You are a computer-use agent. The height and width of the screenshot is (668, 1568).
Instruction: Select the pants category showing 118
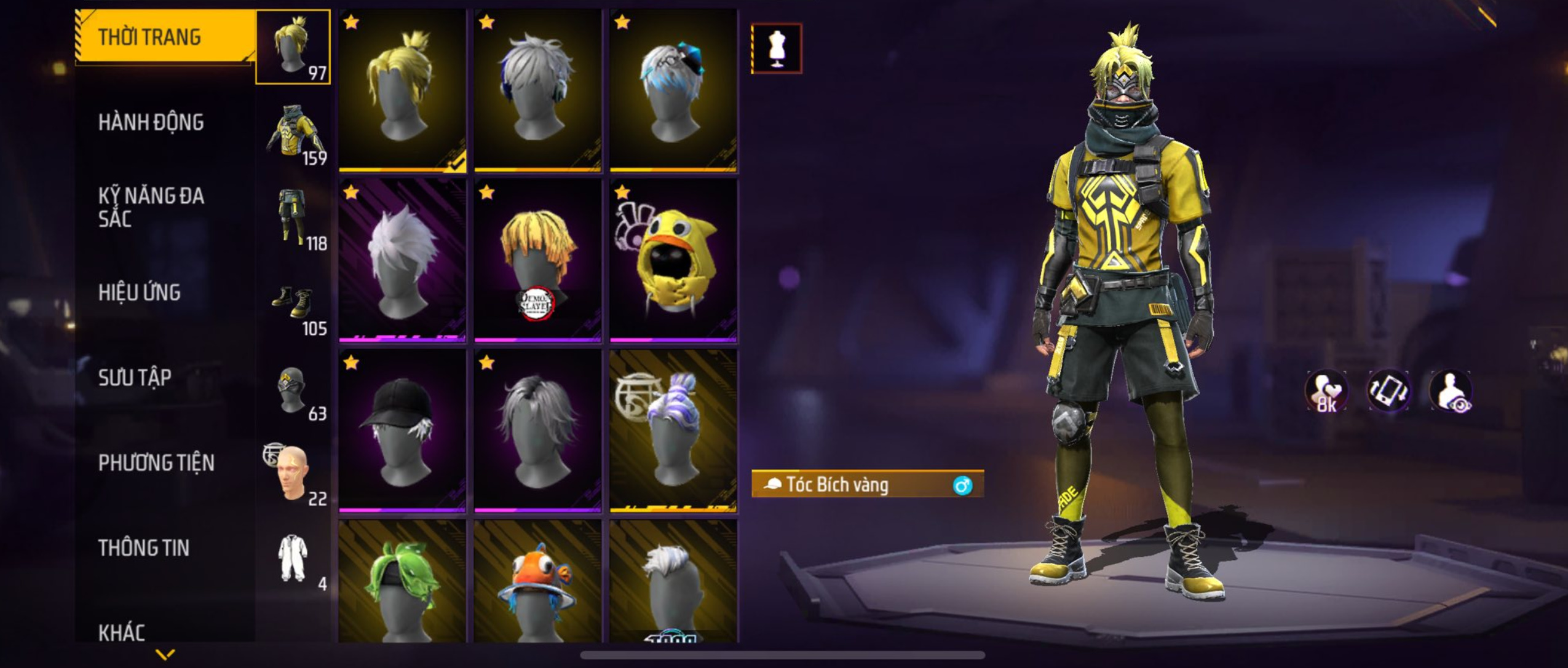pyautogui.click(x=293, y=217)
